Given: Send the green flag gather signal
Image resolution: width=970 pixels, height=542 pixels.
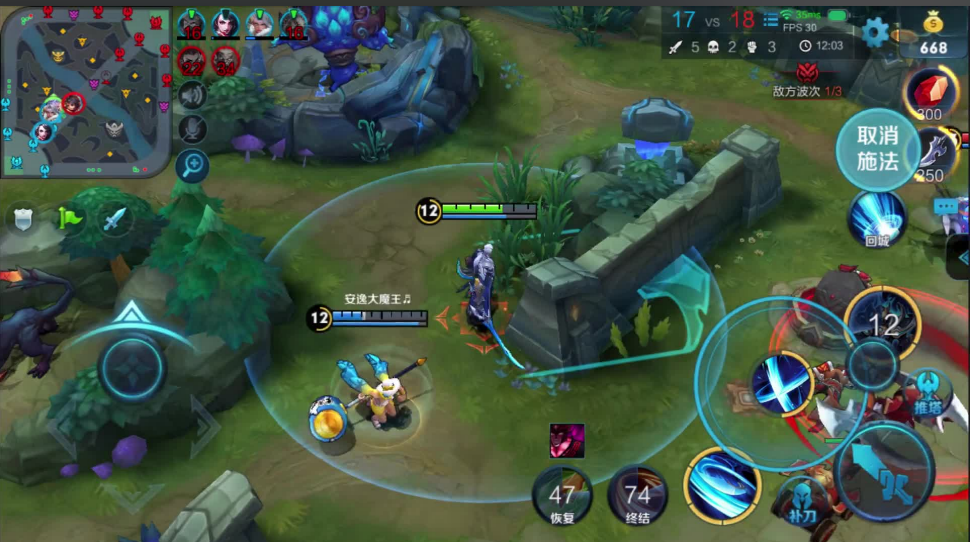Looking at the screenshot, I should tap(70, 219).
